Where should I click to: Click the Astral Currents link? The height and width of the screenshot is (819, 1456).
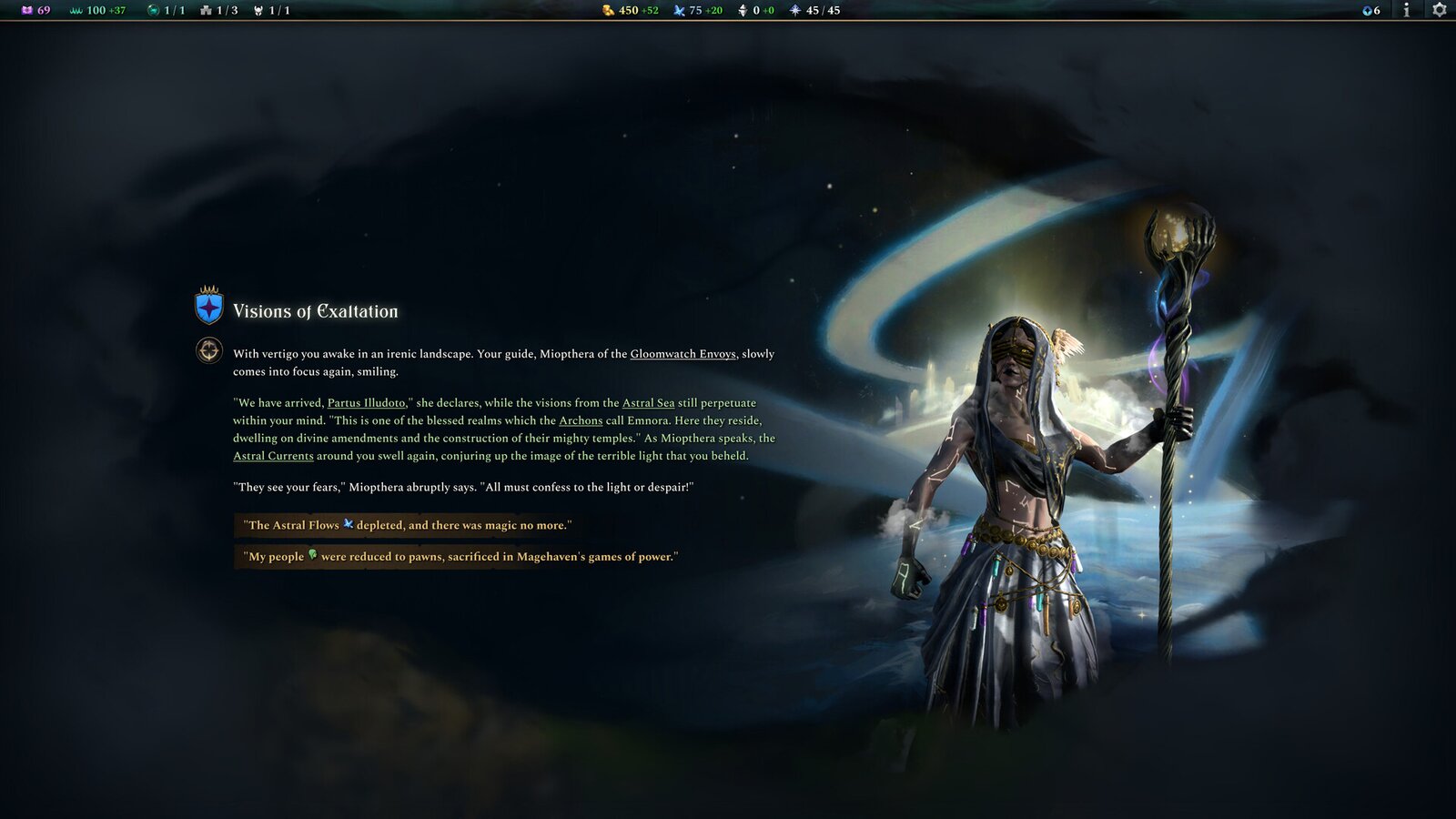273,456
